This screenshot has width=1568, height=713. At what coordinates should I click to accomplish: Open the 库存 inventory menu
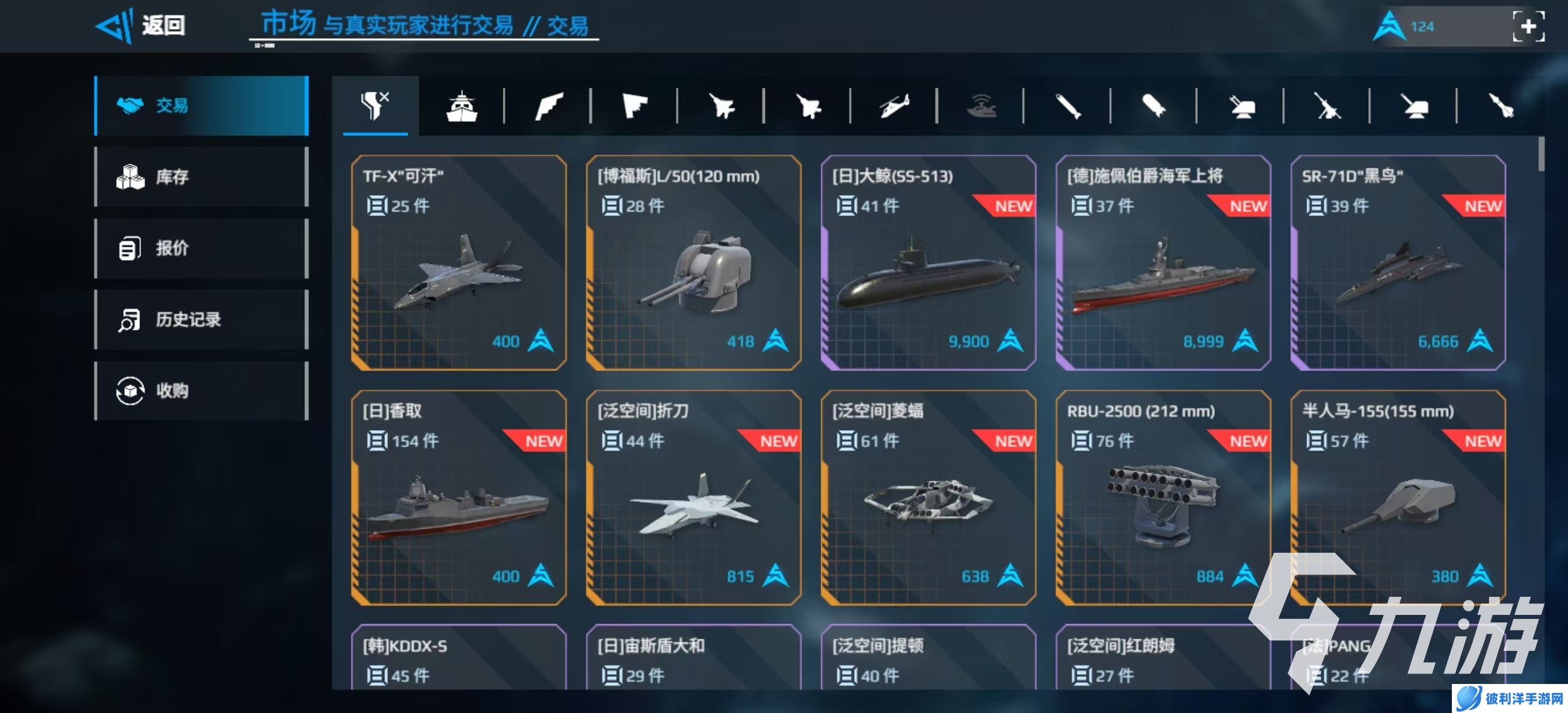pos(201,177)
